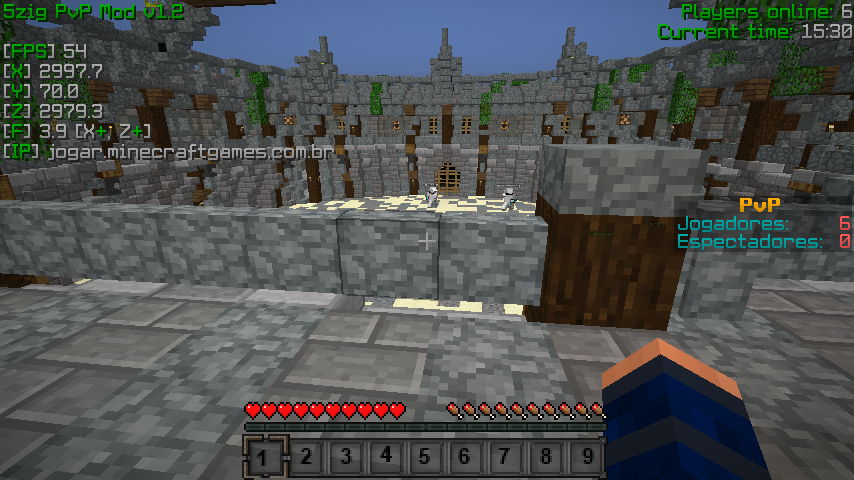
Task: Select hotbar slot number 1
Action: pos(265,457)
